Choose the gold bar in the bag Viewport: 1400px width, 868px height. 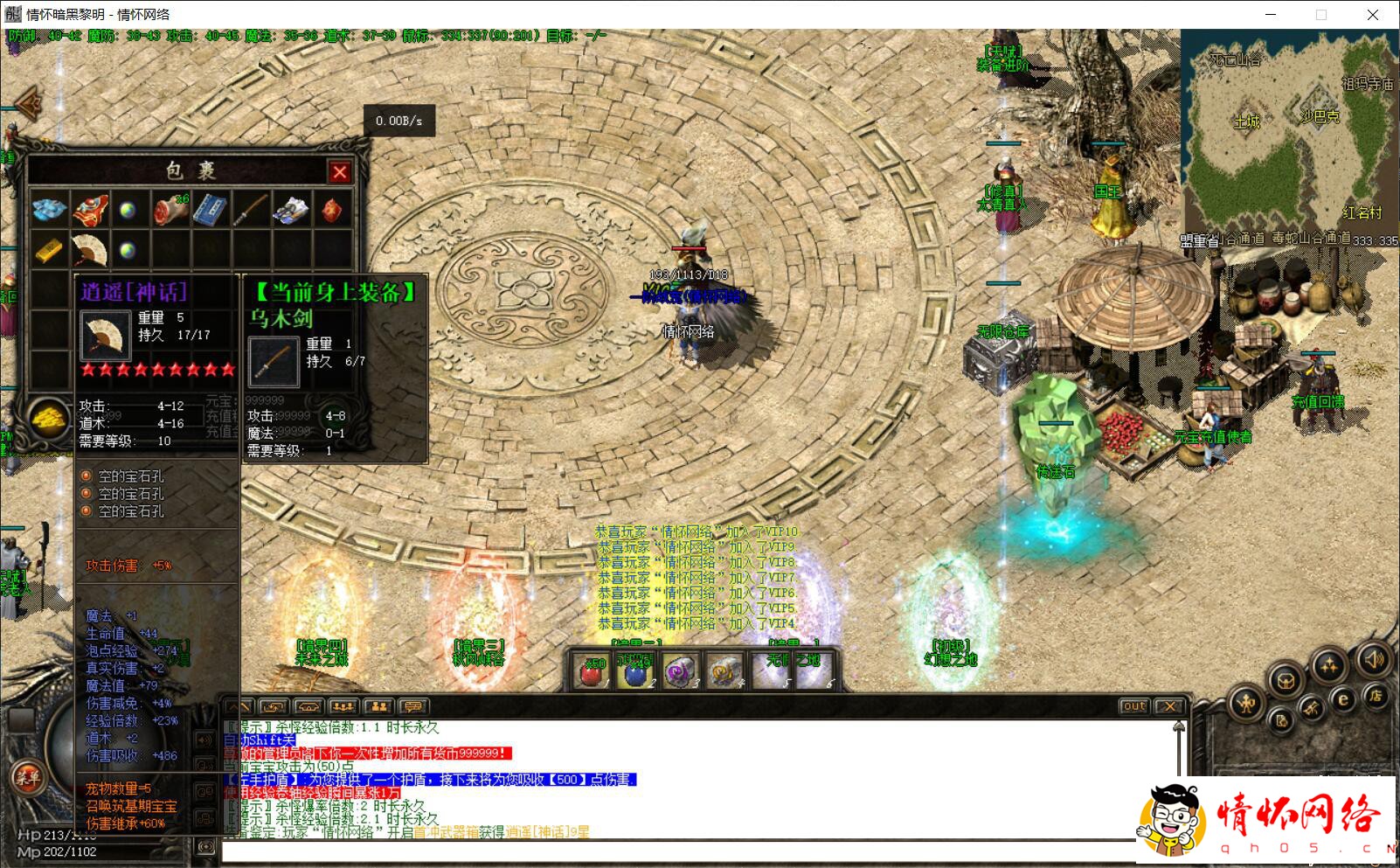[49, 251]
